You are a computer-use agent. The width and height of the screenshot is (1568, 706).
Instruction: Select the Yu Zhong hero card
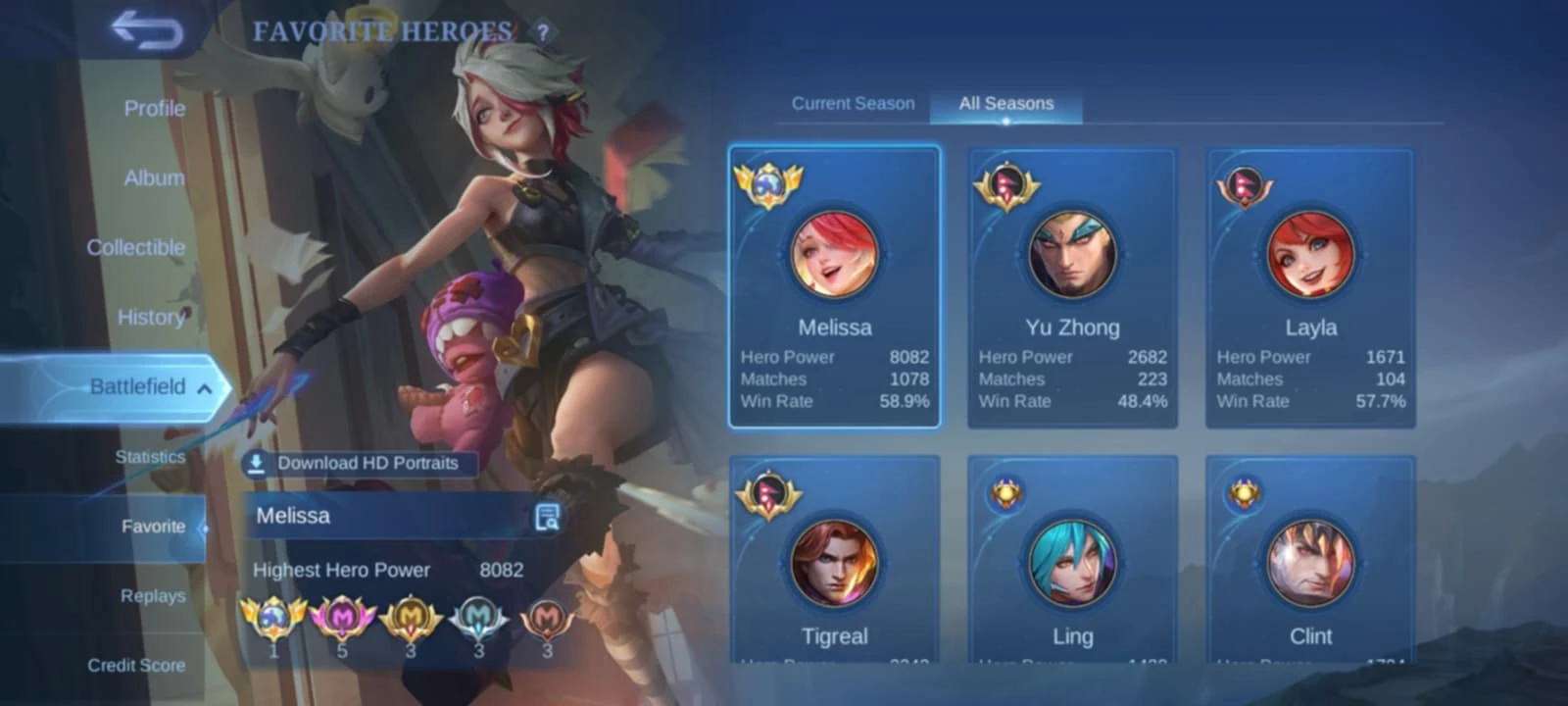(x=1072, y=287)
